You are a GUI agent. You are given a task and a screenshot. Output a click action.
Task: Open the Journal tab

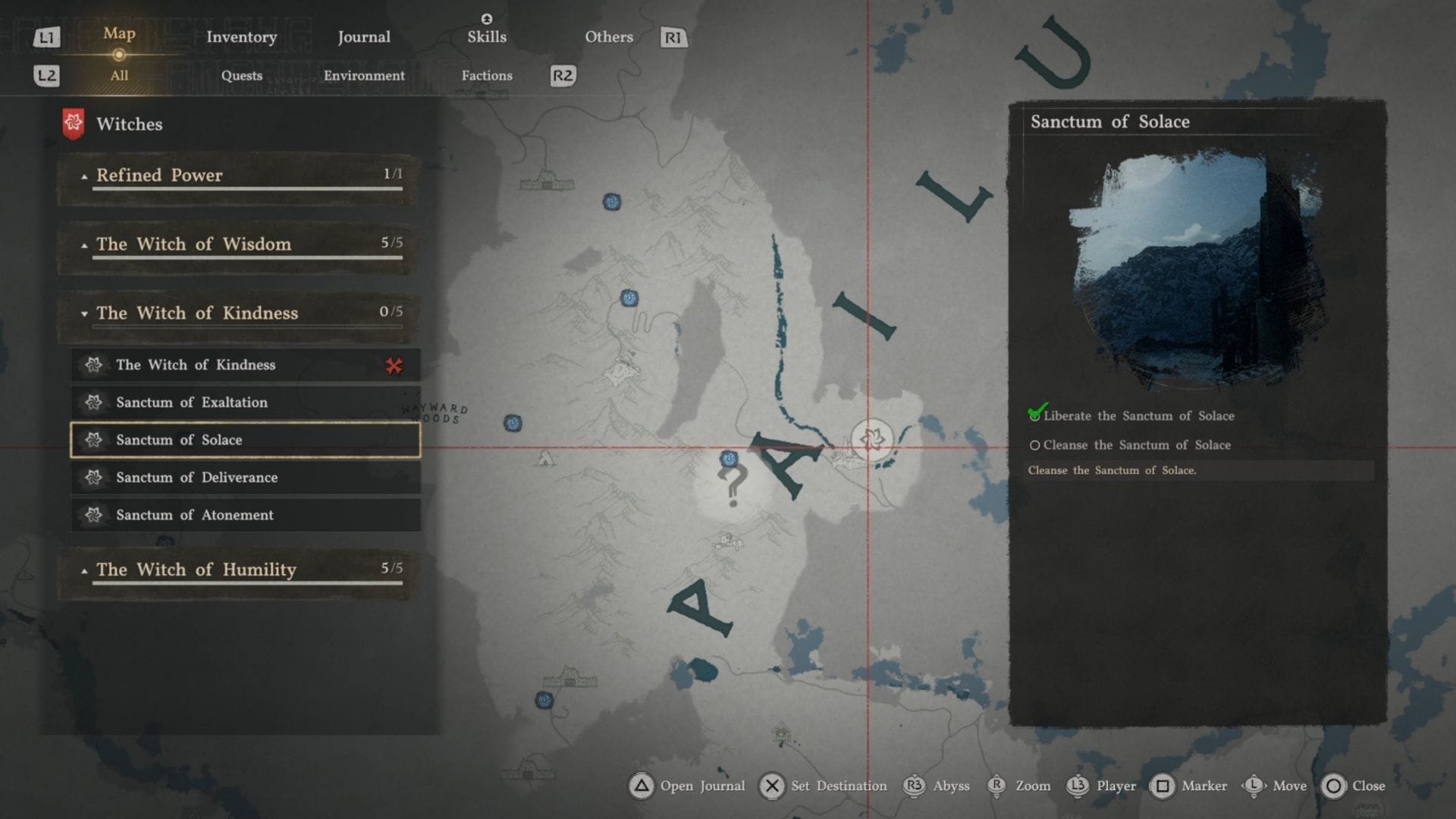click(x=364, y=37)
